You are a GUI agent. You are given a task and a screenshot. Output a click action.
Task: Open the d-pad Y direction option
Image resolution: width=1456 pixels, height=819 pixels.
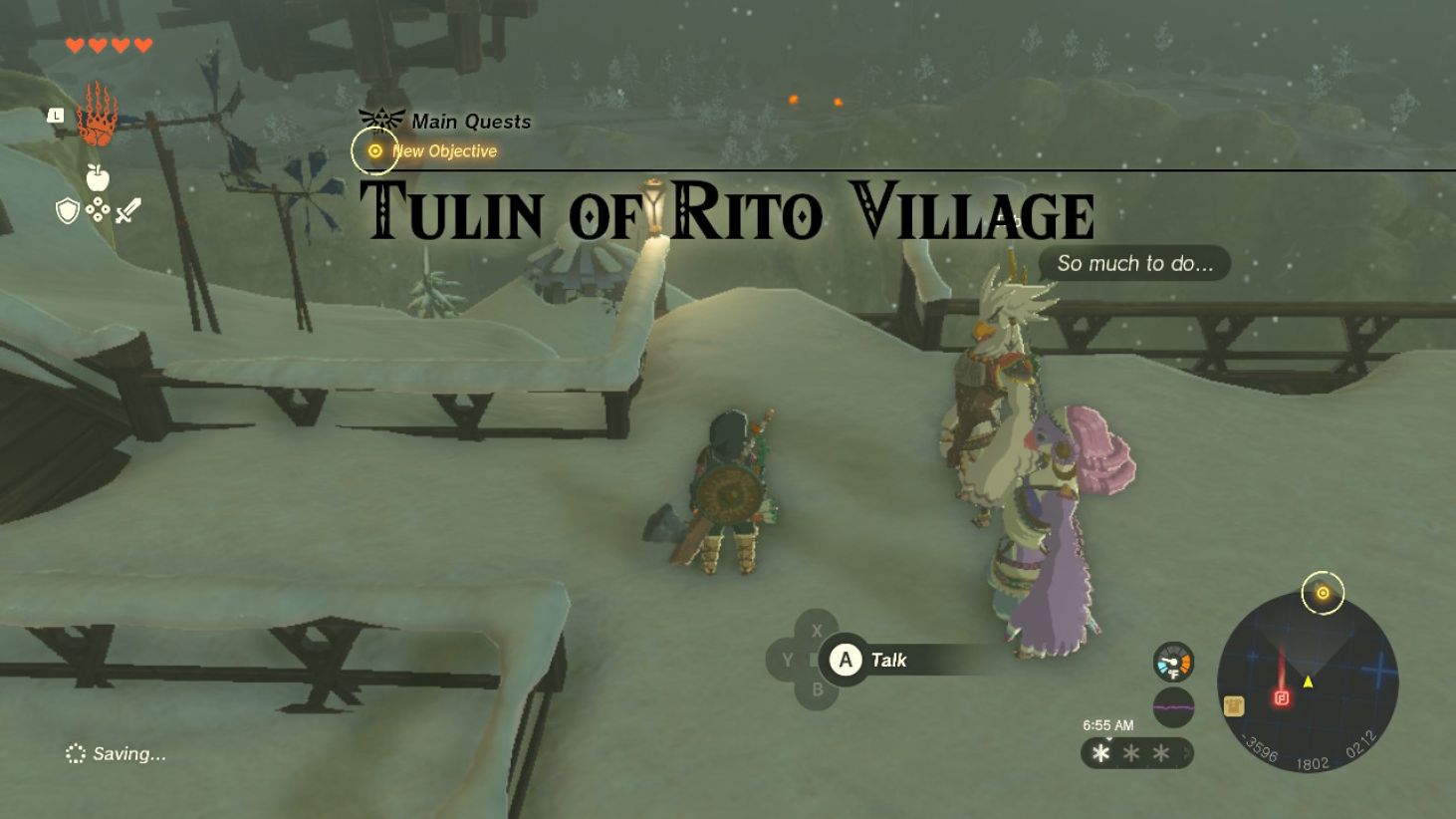[x=788, y=660]
